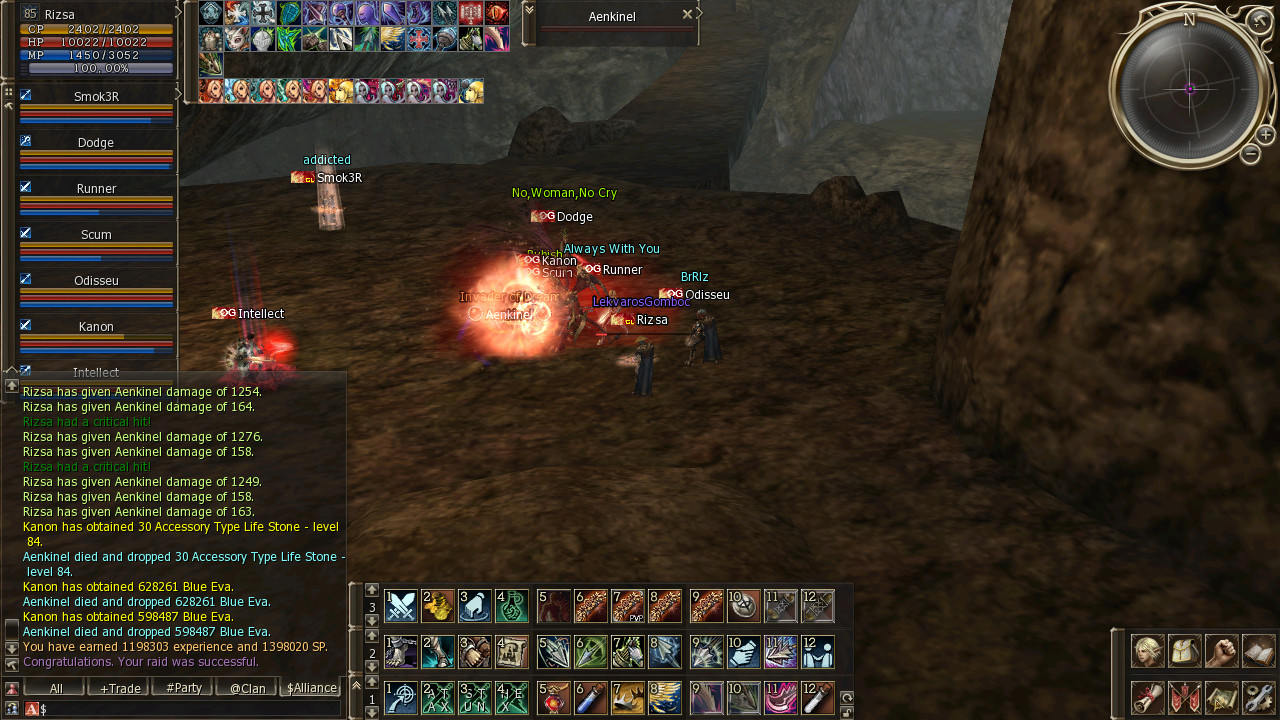Zoom in the compass radar
The height and width of the screenshot is (720, 1280).
tap(1265, 135)
